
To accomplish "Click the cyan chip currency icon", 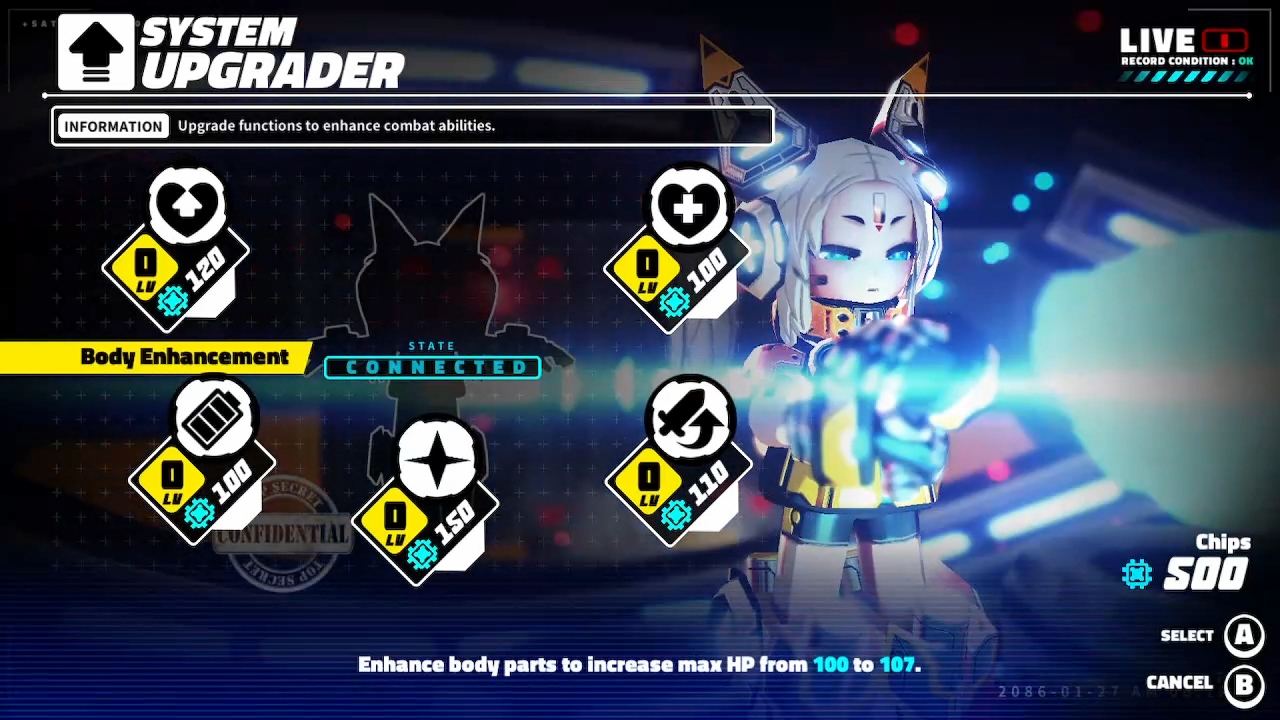I will pos(1136,574).
